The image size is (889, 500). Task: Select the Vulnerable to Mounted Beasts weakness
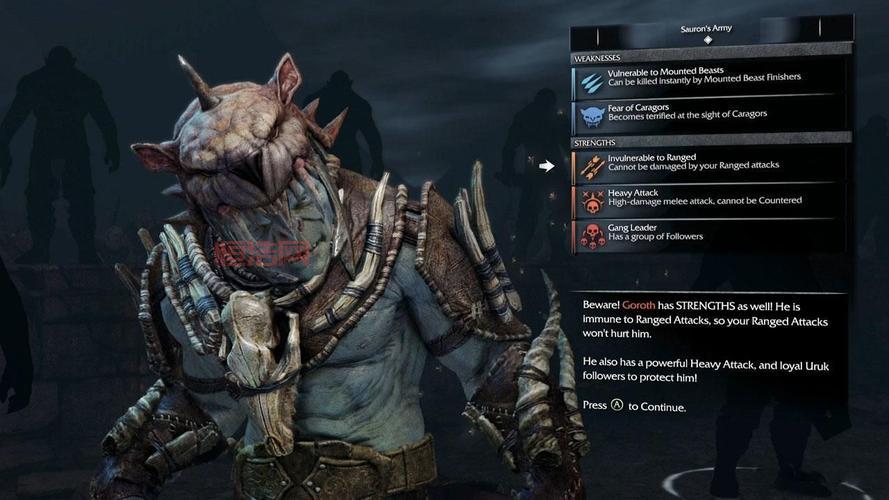(x=710, y=80)
